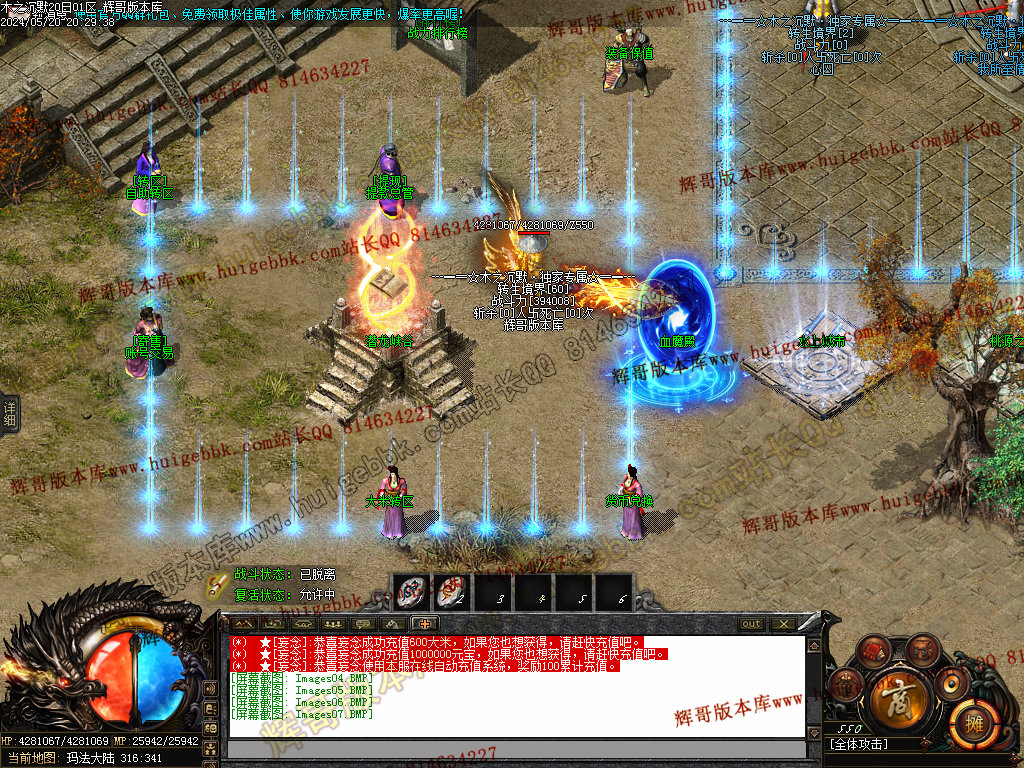Select potion in hotbar slot 1
This screenshot has width=1024, height=768.
(411, 592)
